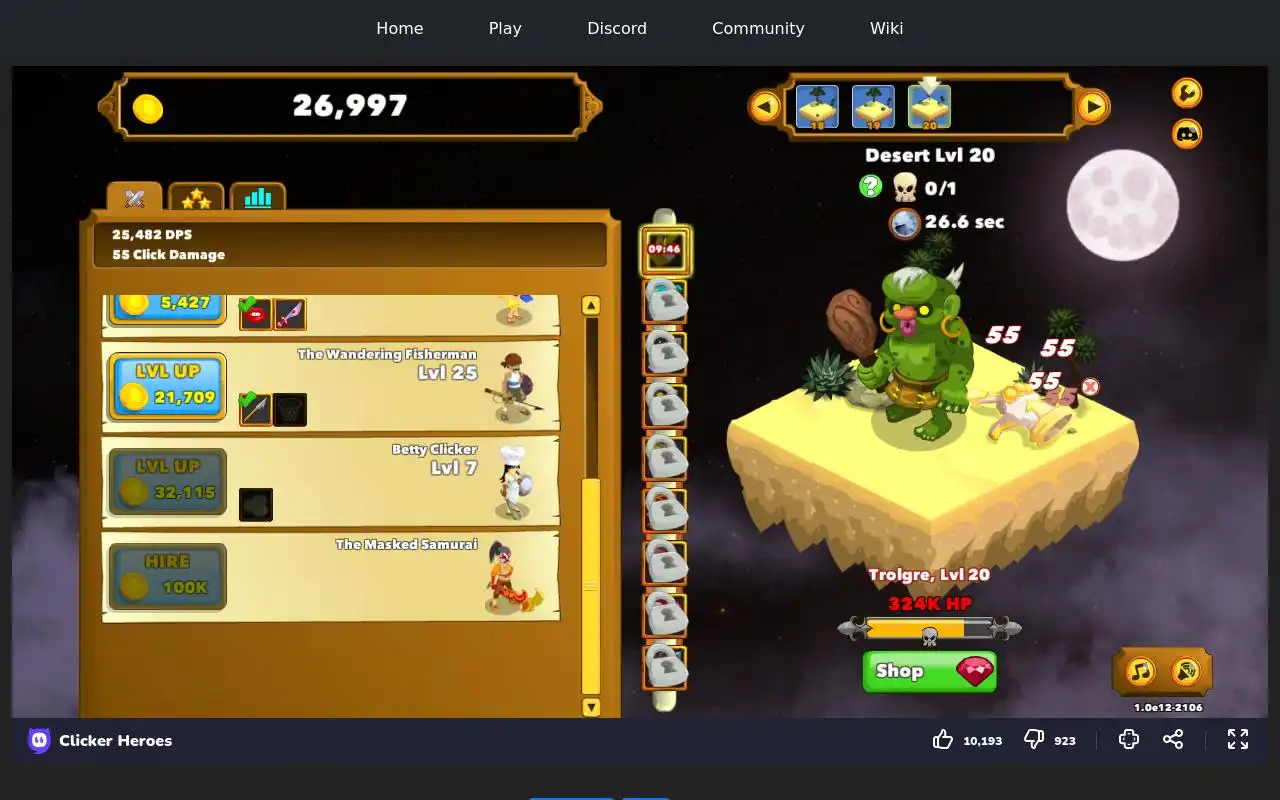Image resolution: width=1280 pixels, height=800 pixels.
Task: Select the level 18 zone thumbnail
Action: tap(817, 107)
